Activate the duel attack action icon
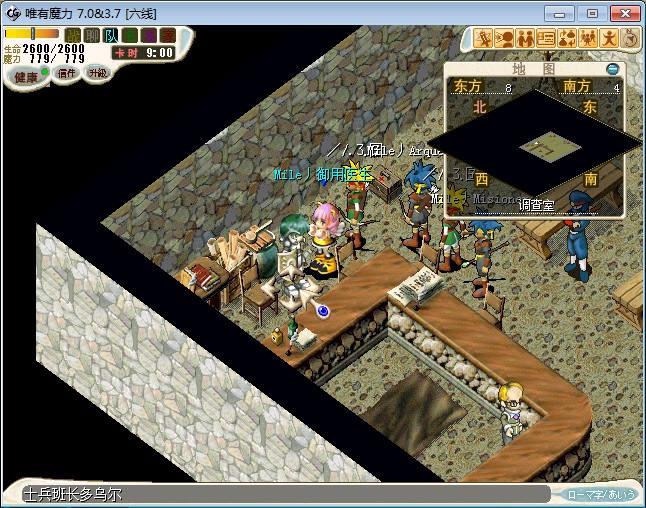 pyautogui.click(x=484, y=39)
